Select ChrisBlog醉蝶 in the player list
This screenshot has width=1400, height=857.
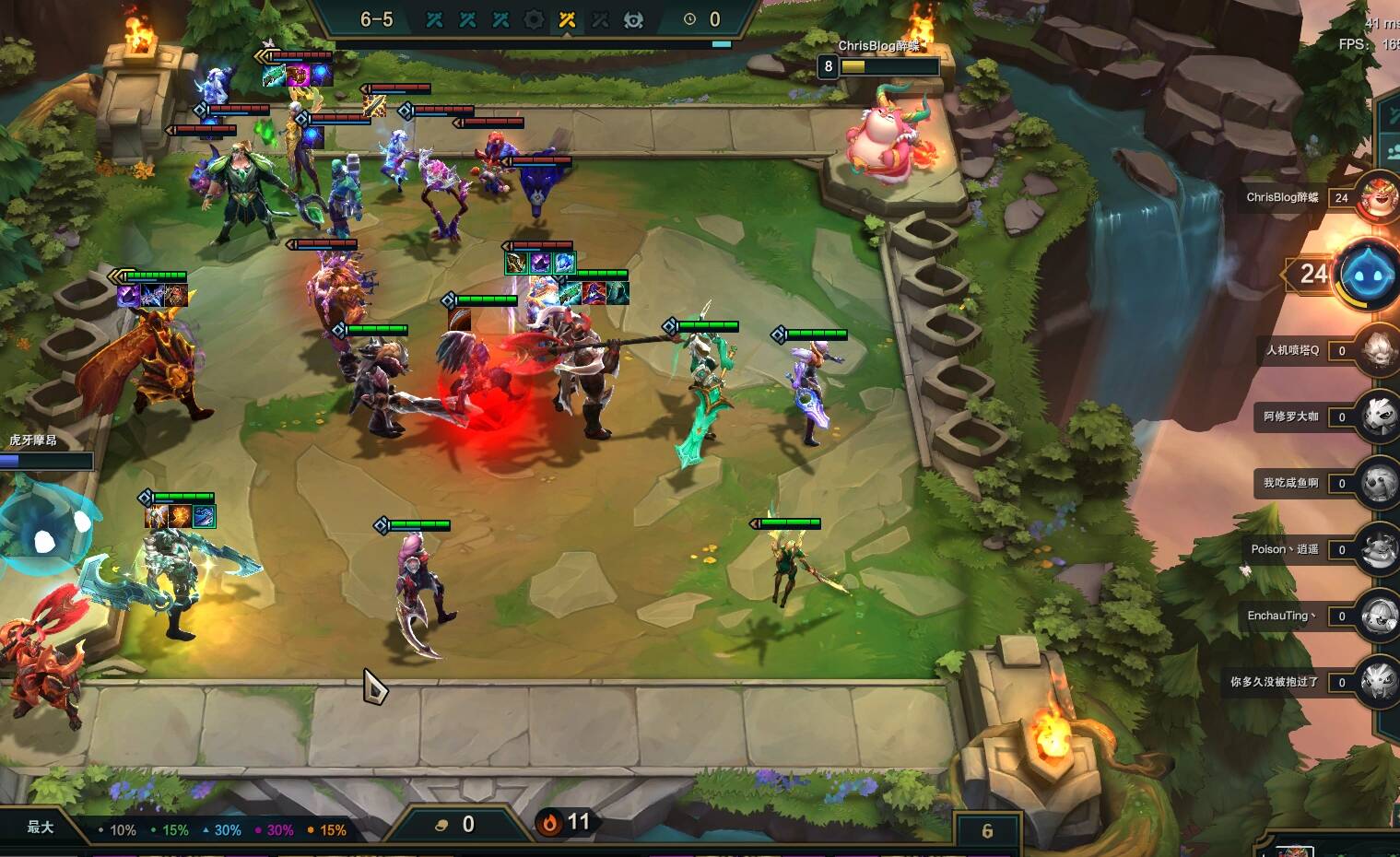[1283, 197]
